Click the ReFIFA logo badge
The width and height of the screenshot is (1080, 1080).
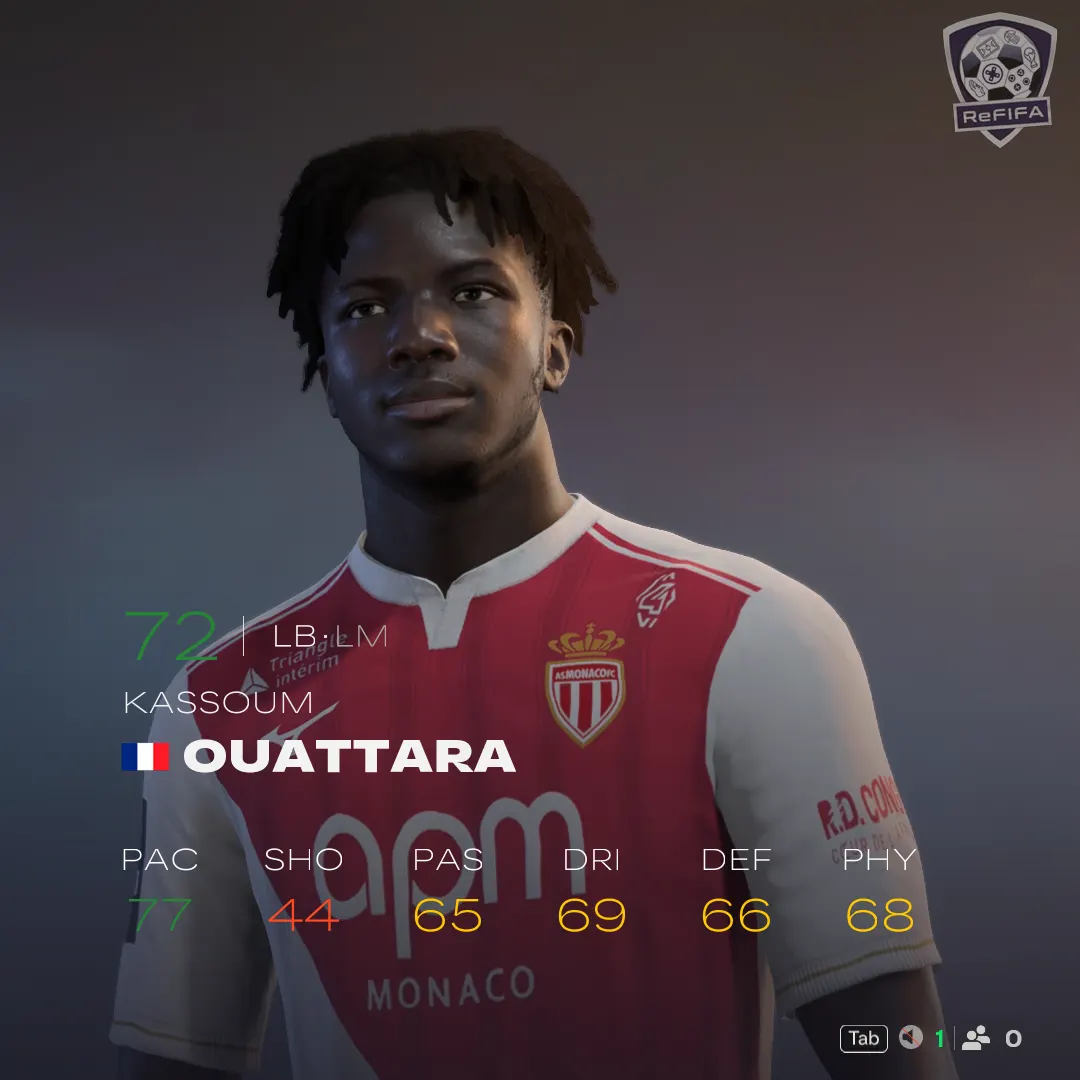pos(999,78)
